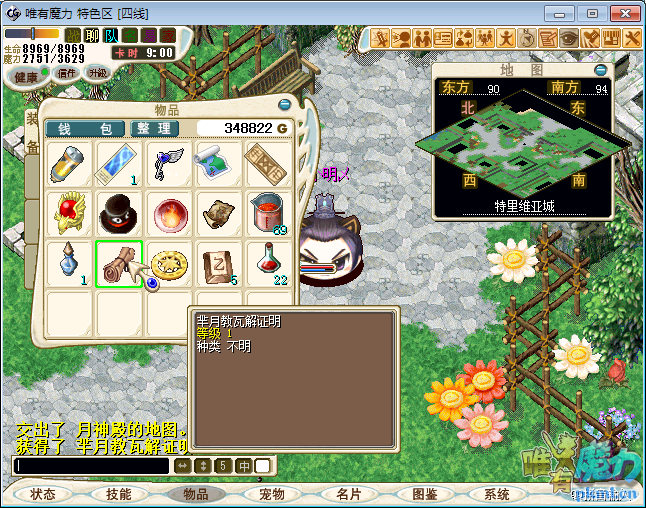This screenshot has width=646, height=508.
Task: Open the 名片 (Name card) menu
Action: click(x=348, y=494)
